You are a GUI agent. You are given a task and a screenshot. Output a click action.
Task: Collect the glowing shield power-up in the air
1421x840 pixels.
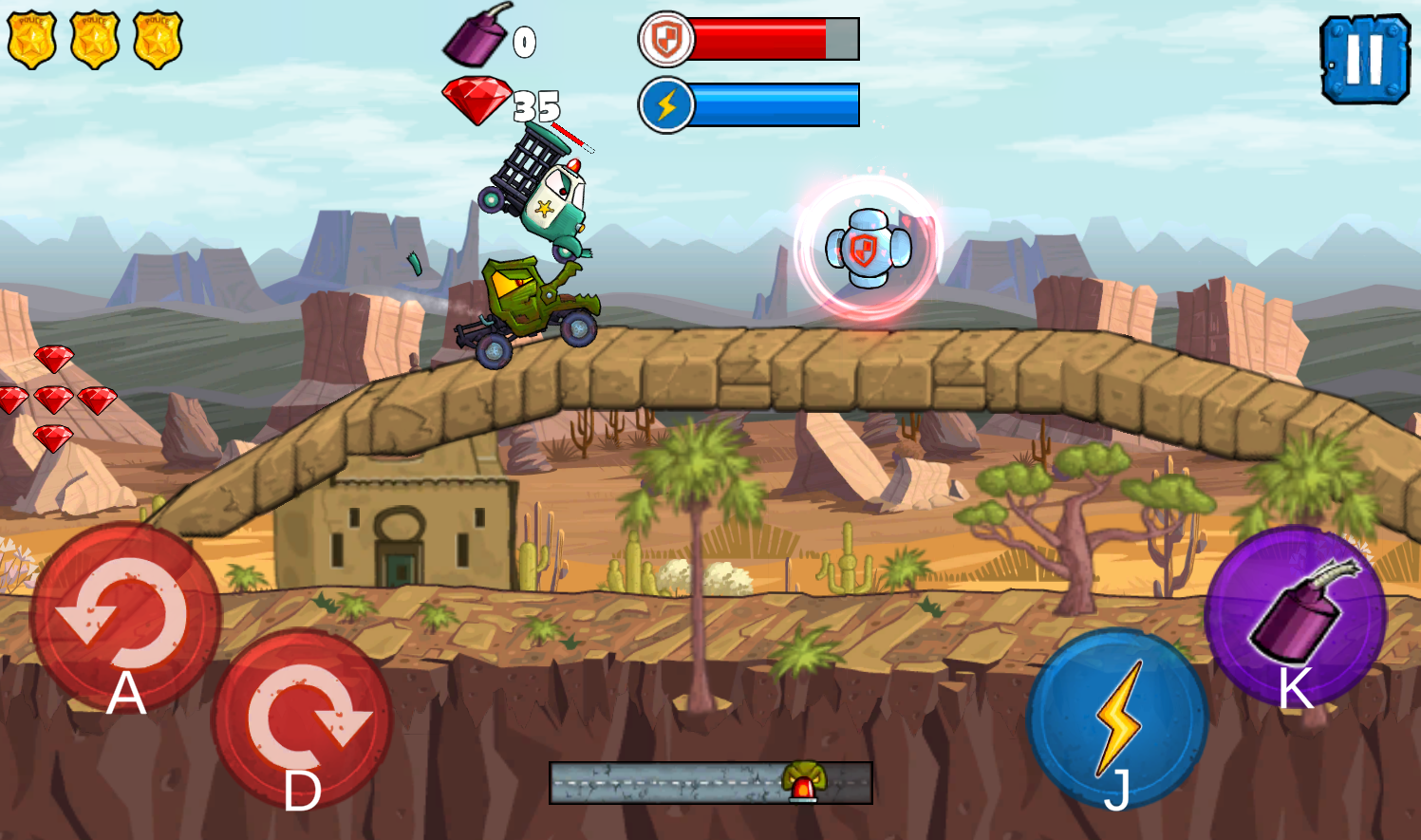tap(869, 248)
